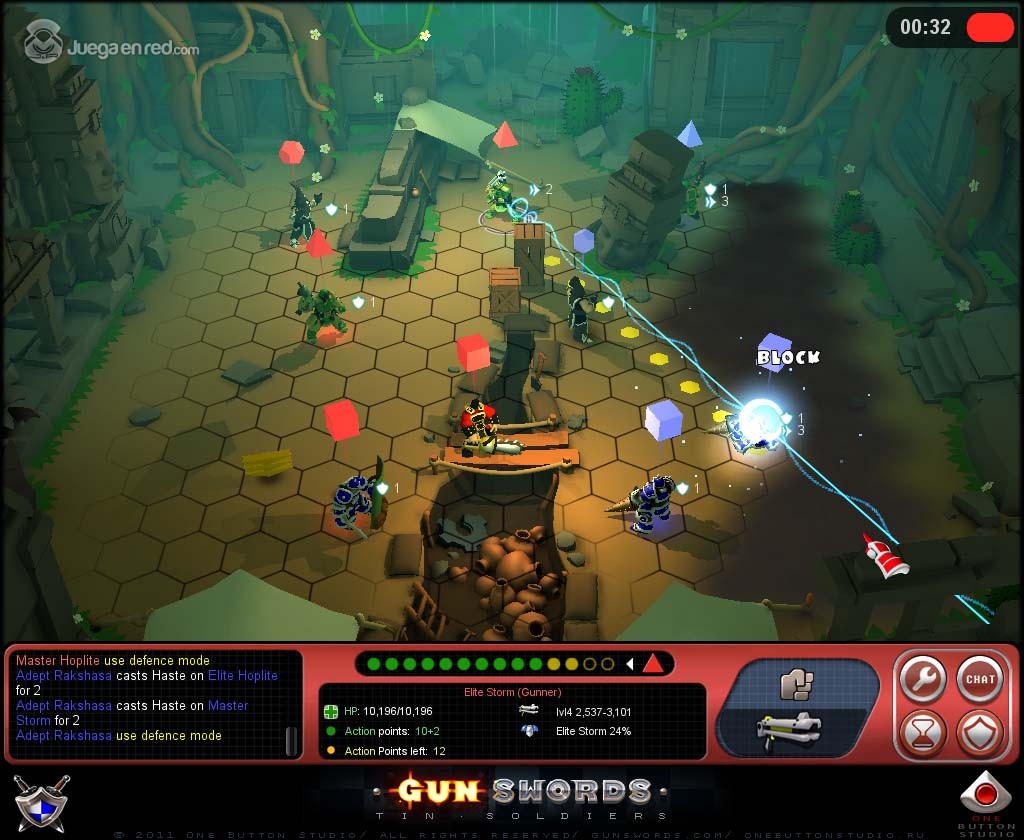Click the red triangle turn indicator
This screenshot has width=1024, height=840.
point(652,663)
